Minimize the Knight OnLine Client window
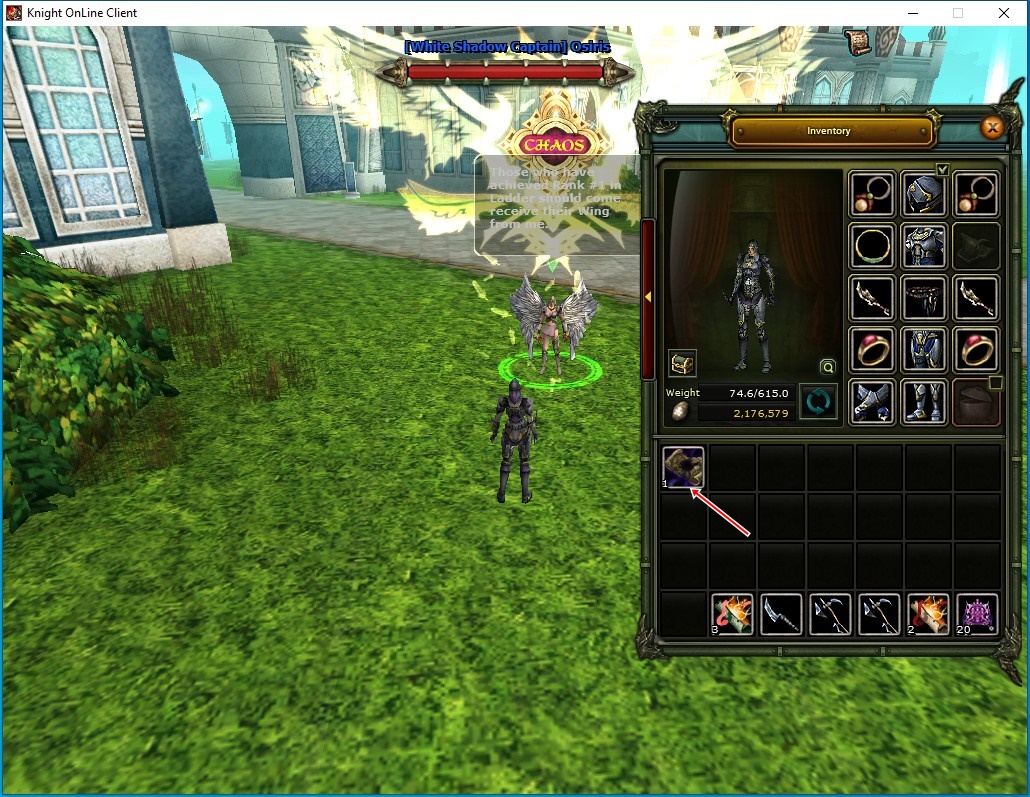Screen dimensions: 1030x797 click(912, 13)
